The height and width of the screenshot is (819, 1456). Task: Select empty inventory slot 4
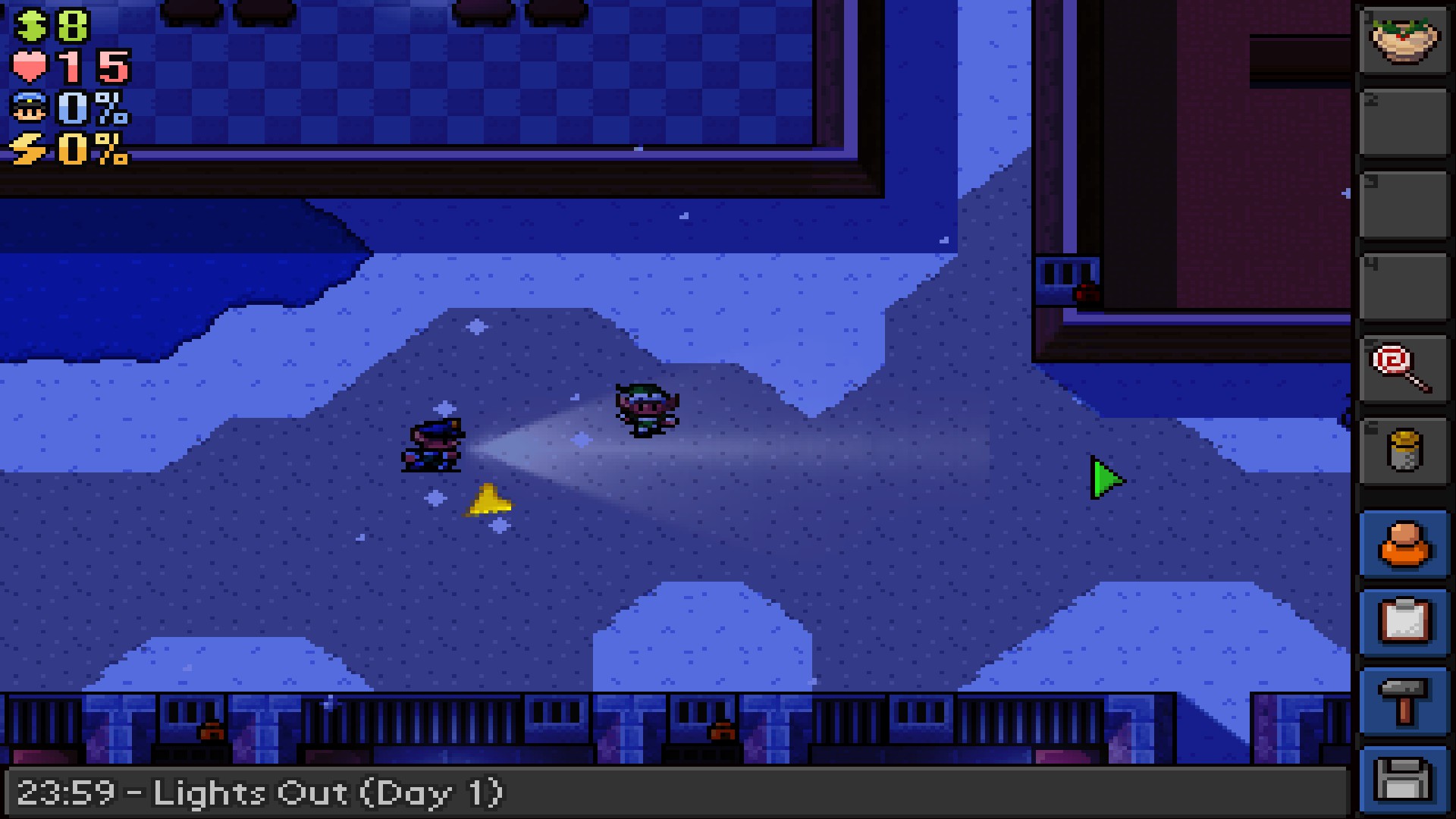tap(1404, 284)
